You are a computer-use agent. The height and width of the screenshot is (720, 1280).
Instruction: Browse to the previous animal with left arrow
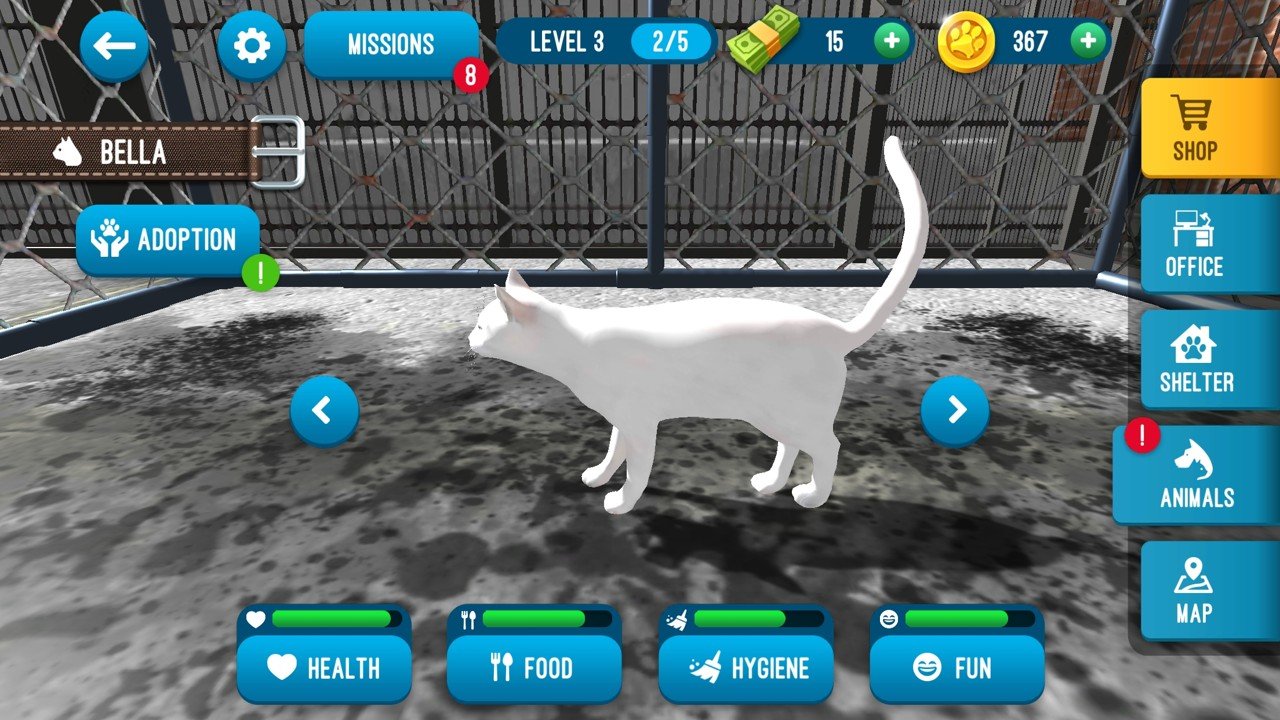(x=323, y=409)
